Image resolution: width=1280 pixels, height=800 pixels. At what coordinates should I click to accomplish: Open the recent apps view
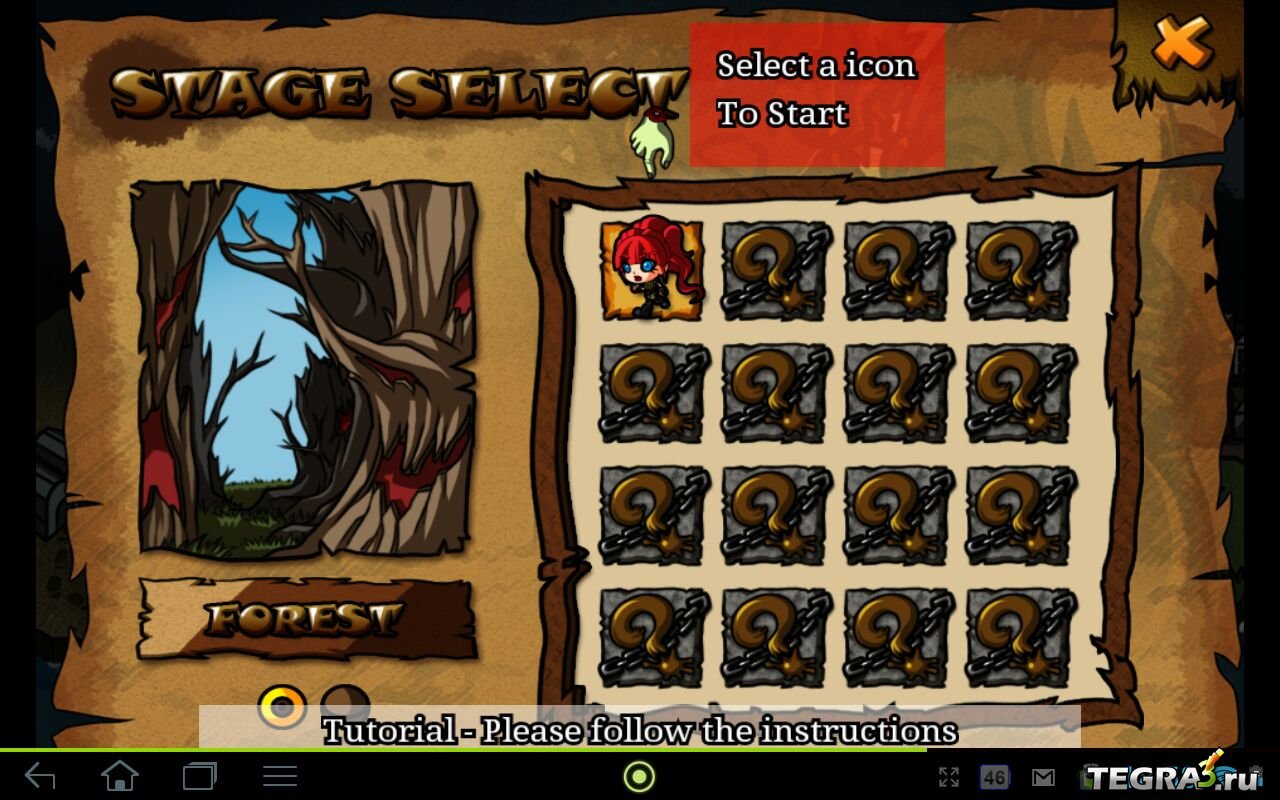pyautogui.click(x=199, y=776)
